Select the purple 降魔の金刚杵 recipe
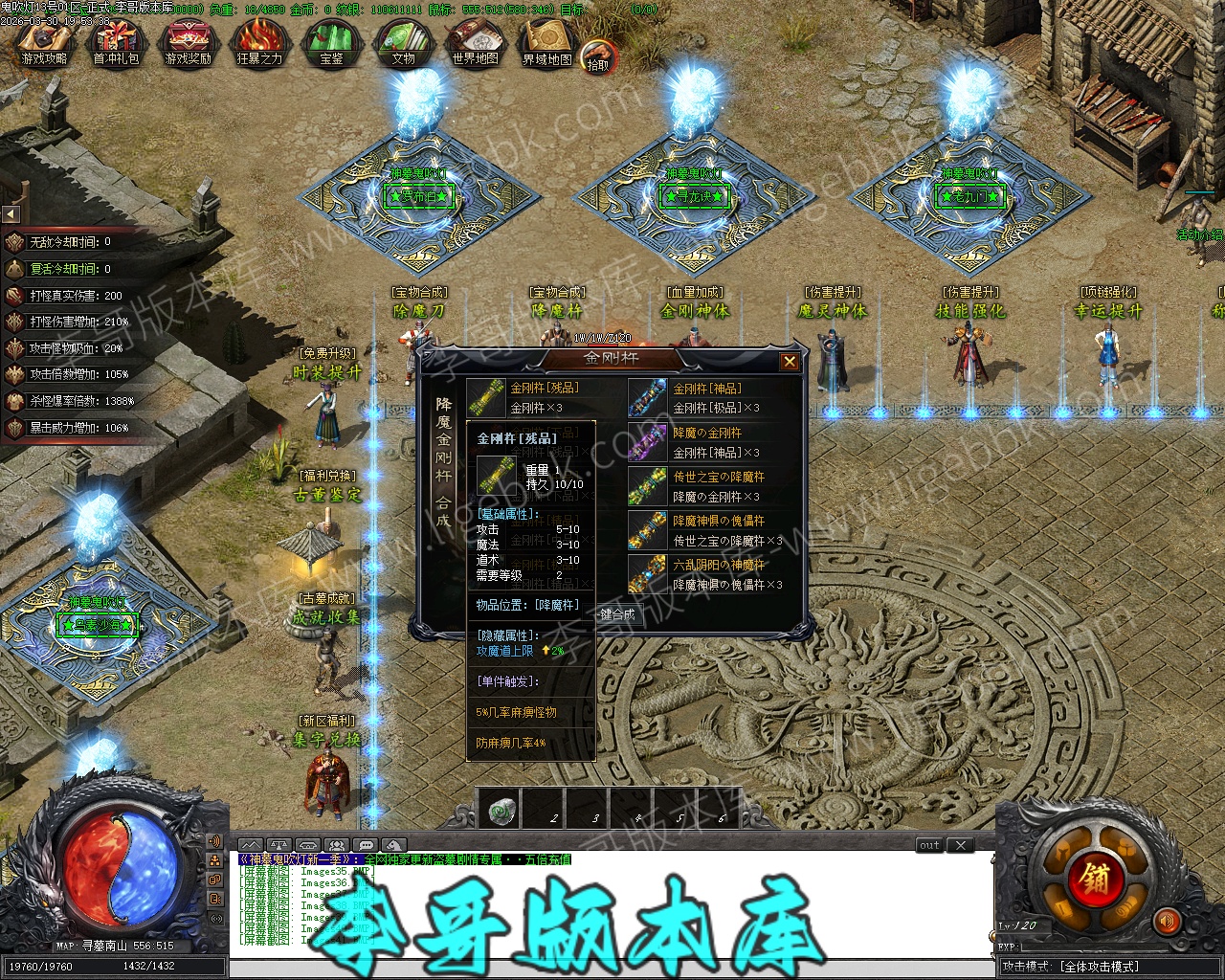 click(x=647, y=441)
